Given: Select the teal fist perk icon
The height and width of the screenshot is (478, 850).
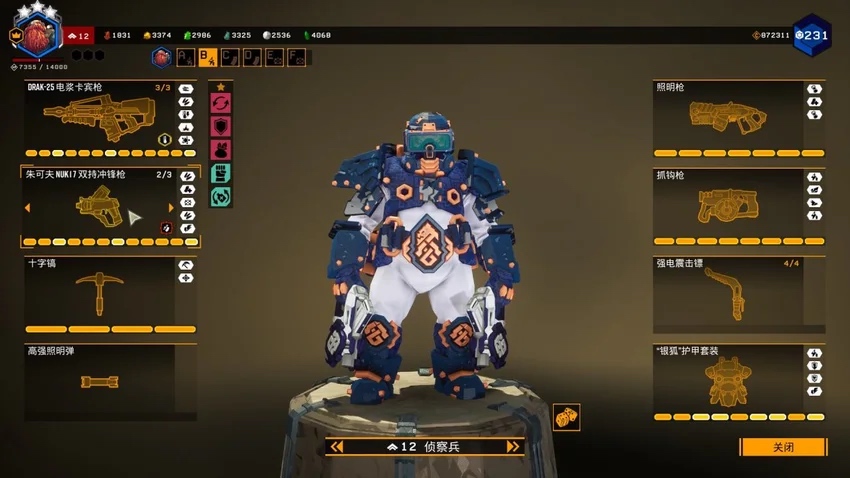Looking at the screenshot, I should pyautogui.click(x=221, y=172).
